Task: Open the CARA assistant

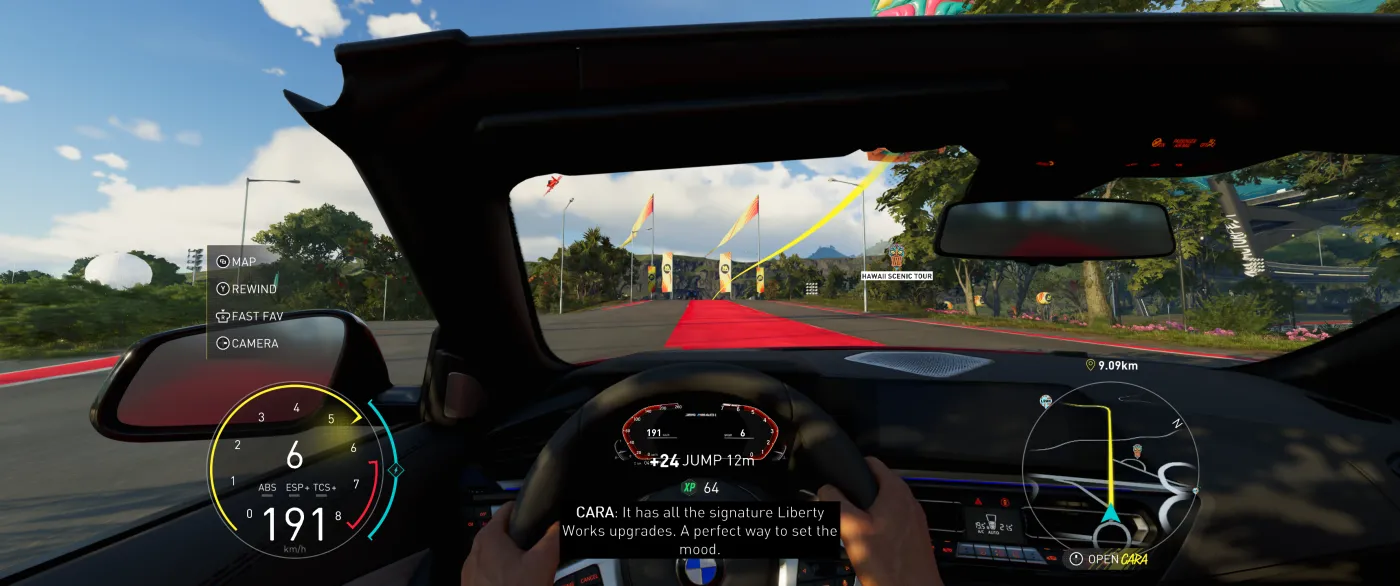Action: [1110, 559]
